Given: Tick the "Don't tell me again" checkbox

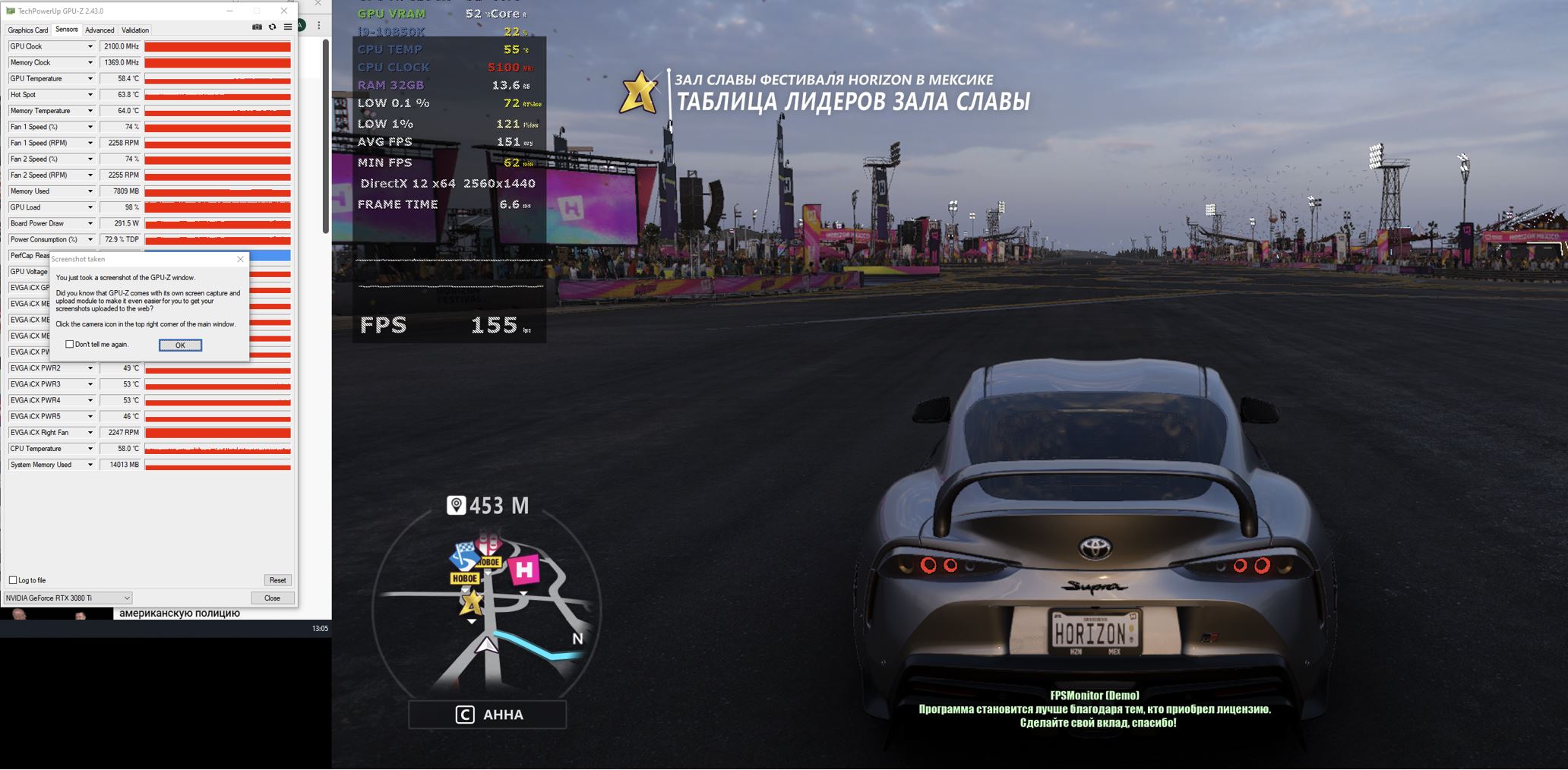Looking at the screenshot, I should pyautogui.click(x=70, y=345).
